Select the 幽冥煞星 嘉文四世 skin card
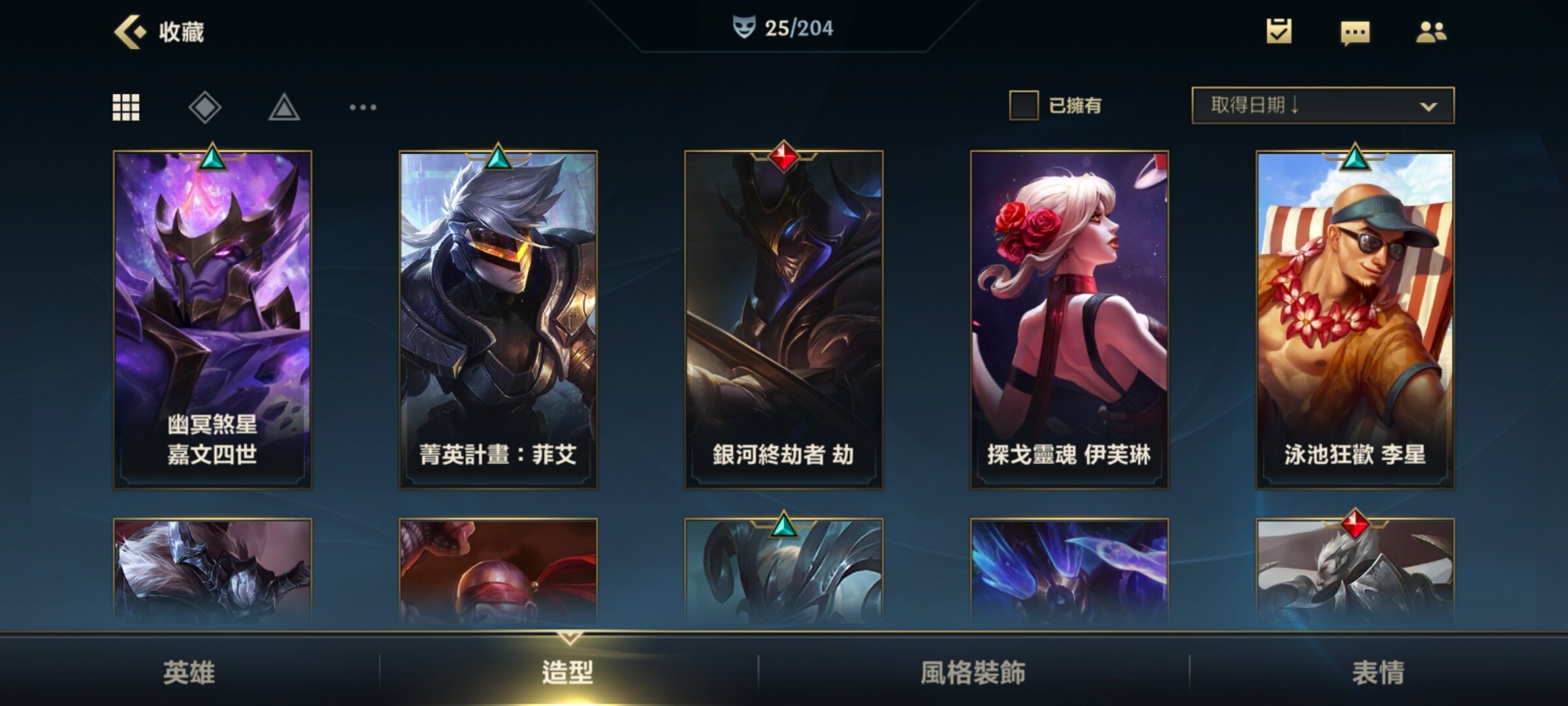The image size is (1568, 706). click(212, 320)
